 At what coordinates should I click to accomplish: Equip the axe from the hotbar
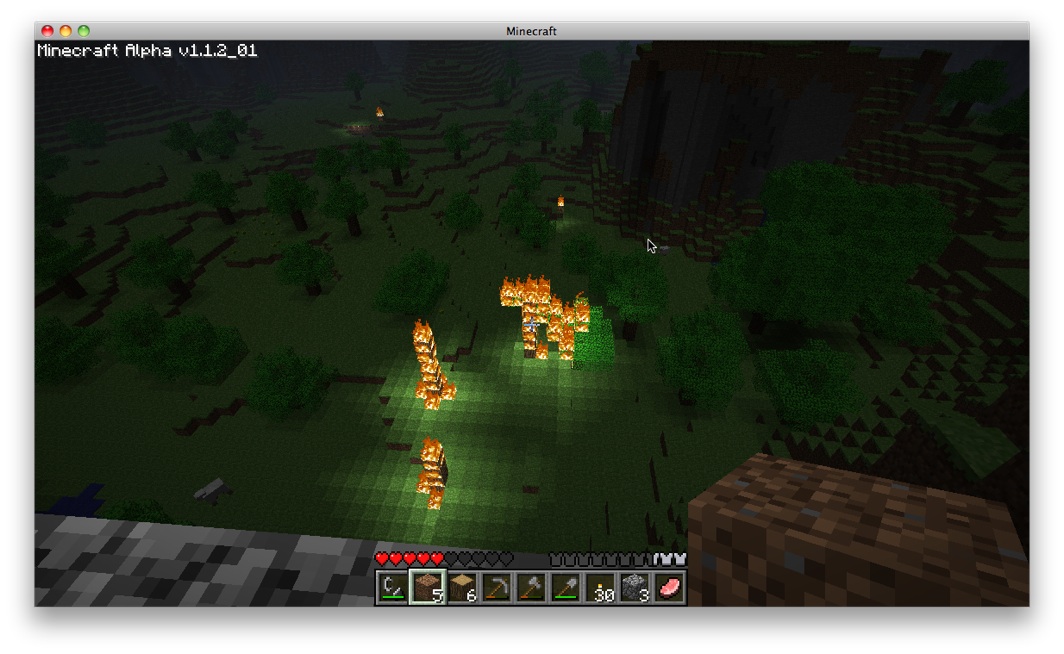coord(531,589)
